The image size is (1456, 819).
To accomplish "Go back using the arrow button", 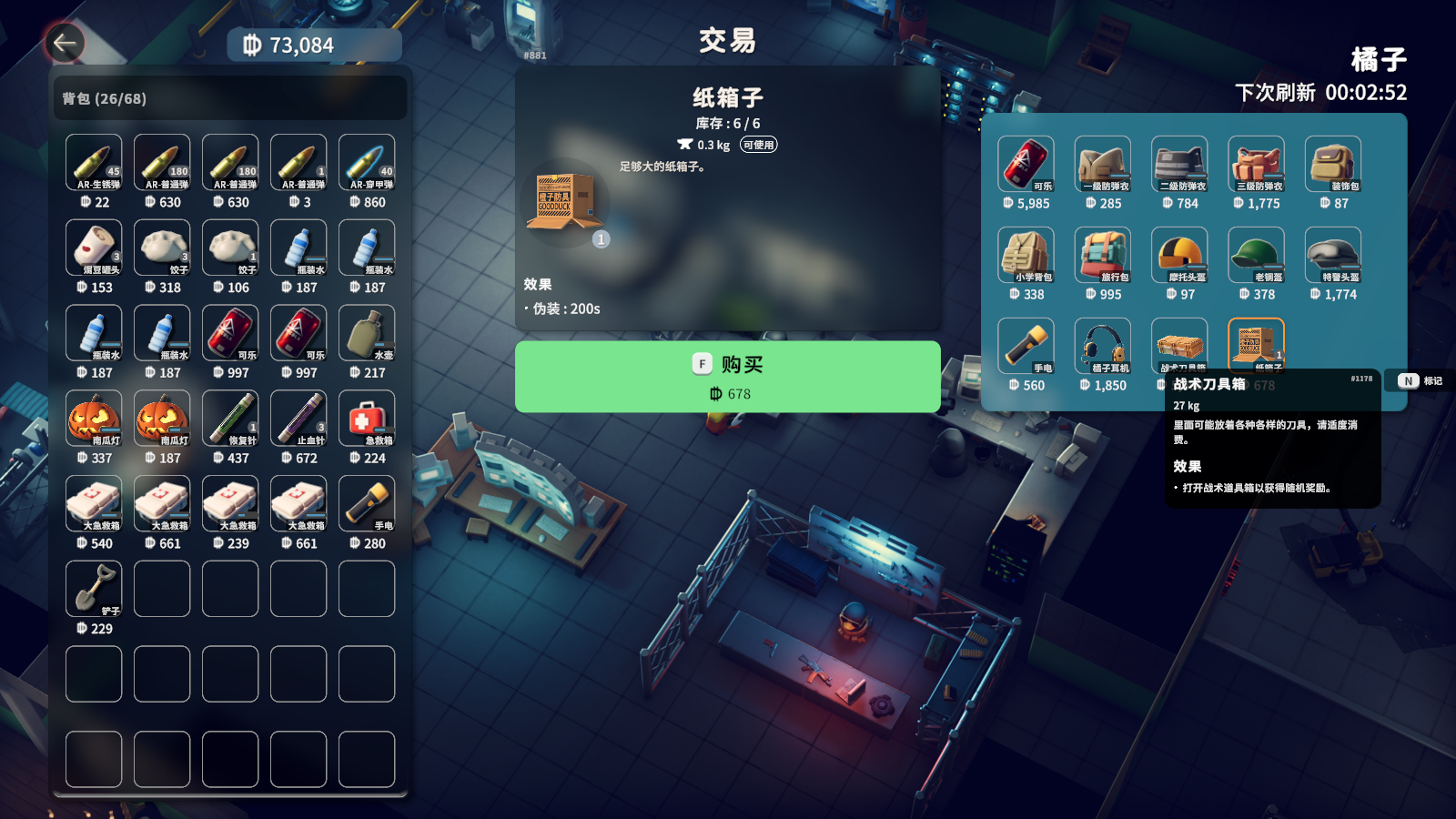I will click(65, 43).
